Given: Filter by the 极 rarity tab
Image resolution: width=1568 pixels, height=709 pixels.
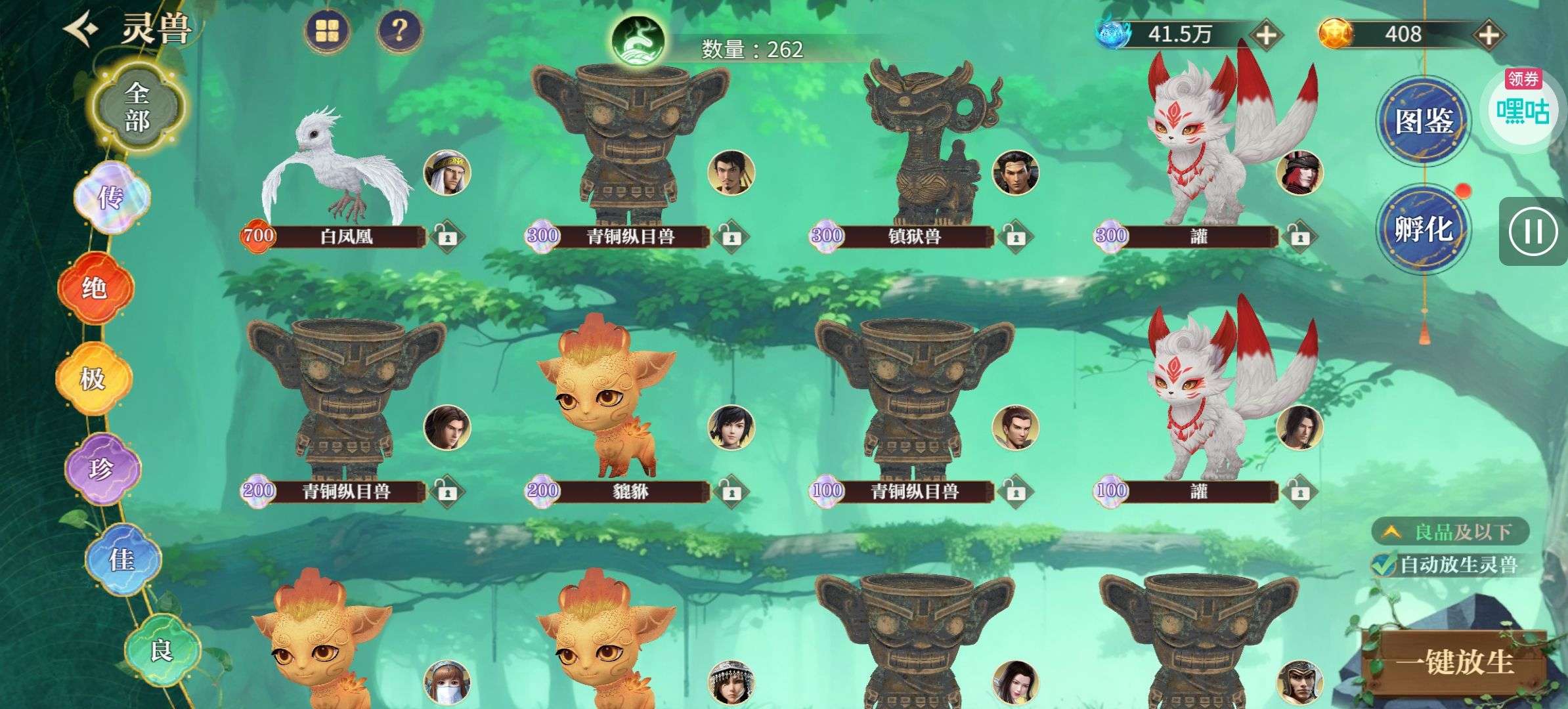Looking at the screenshot, I should click(93, 378).
